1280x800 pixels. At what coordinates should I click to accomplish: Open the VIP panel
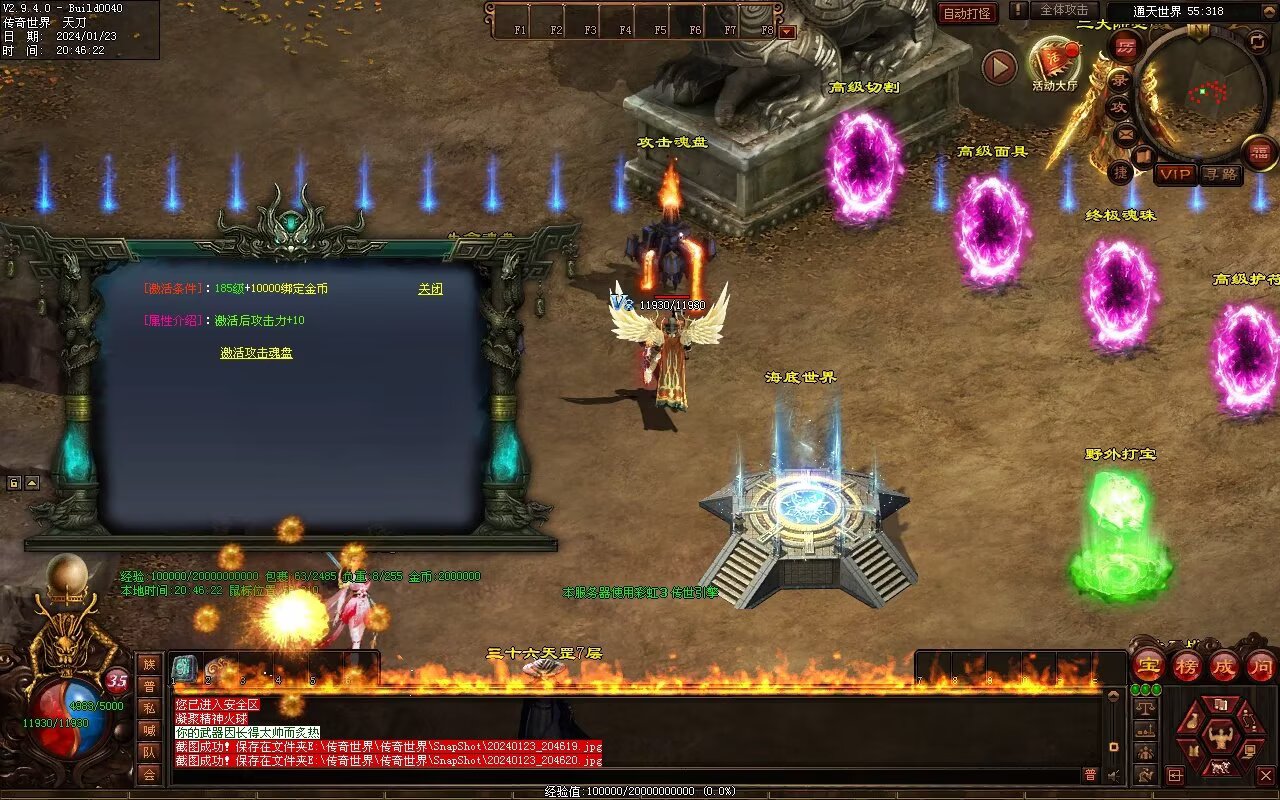[x=1176, y=174]
